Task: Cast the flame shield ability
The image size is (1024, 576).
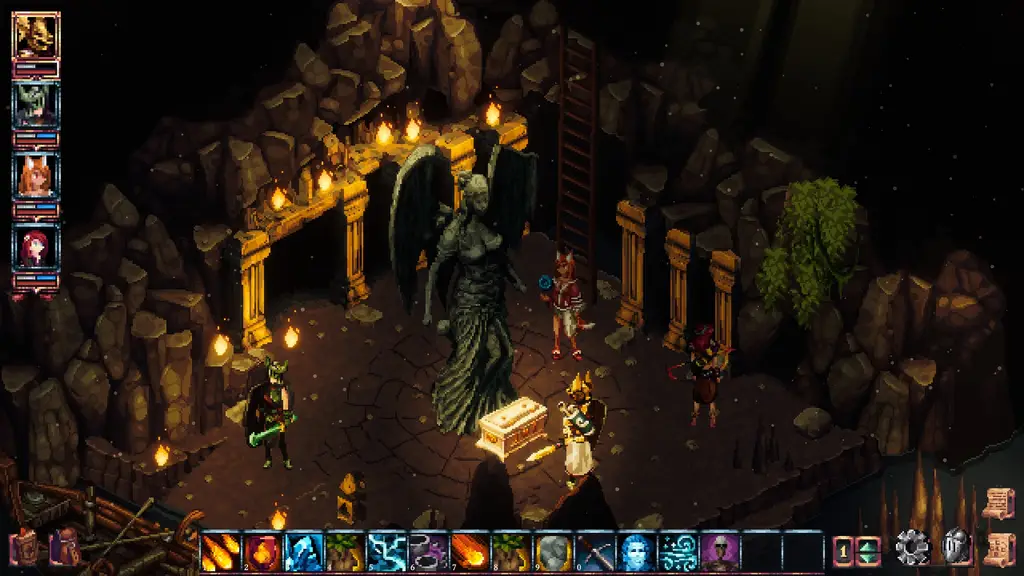Action: point(260,551)
